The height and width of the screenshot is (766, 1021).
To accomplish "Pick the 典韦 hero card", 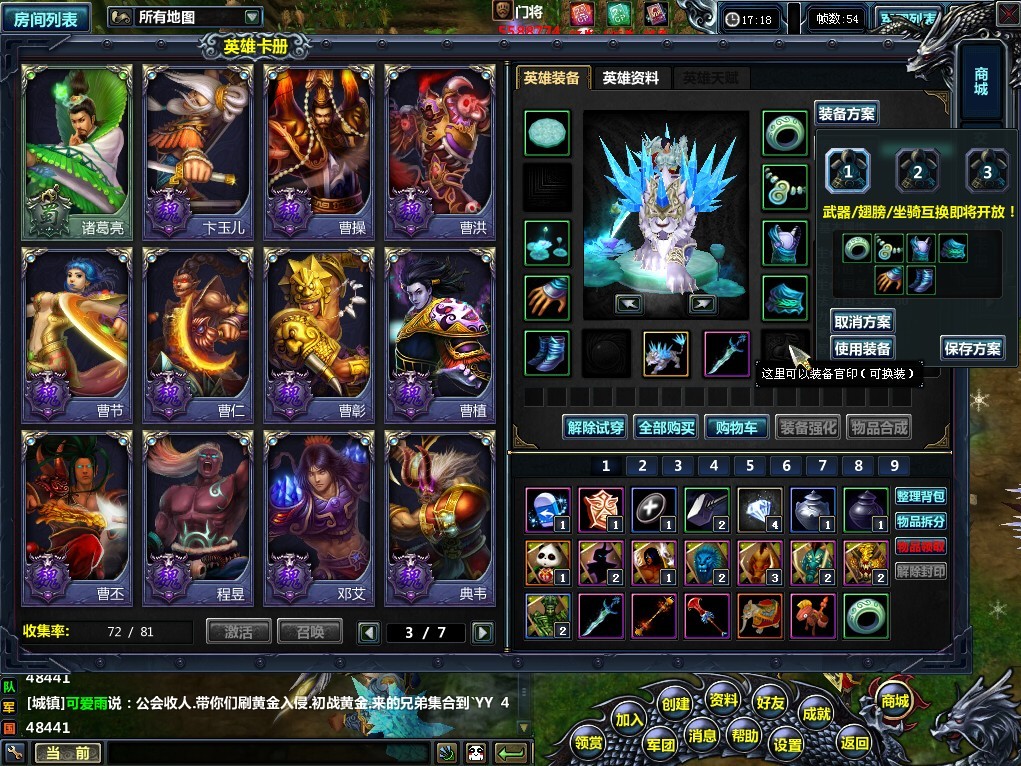I will click(x=440, y=518).
